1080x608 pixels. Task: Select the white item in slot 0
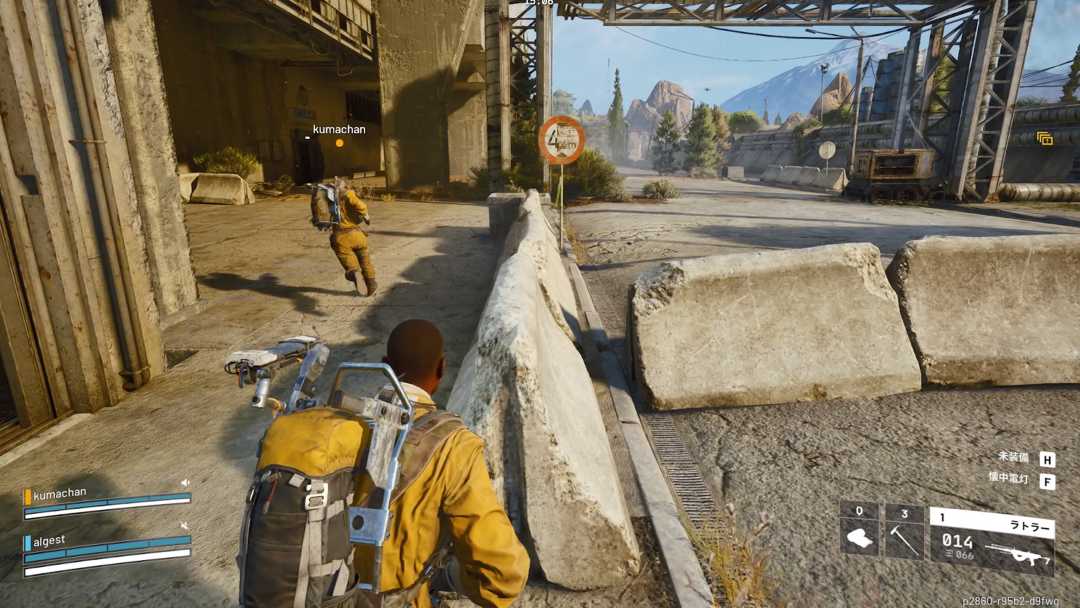click(x=859, y=537)
